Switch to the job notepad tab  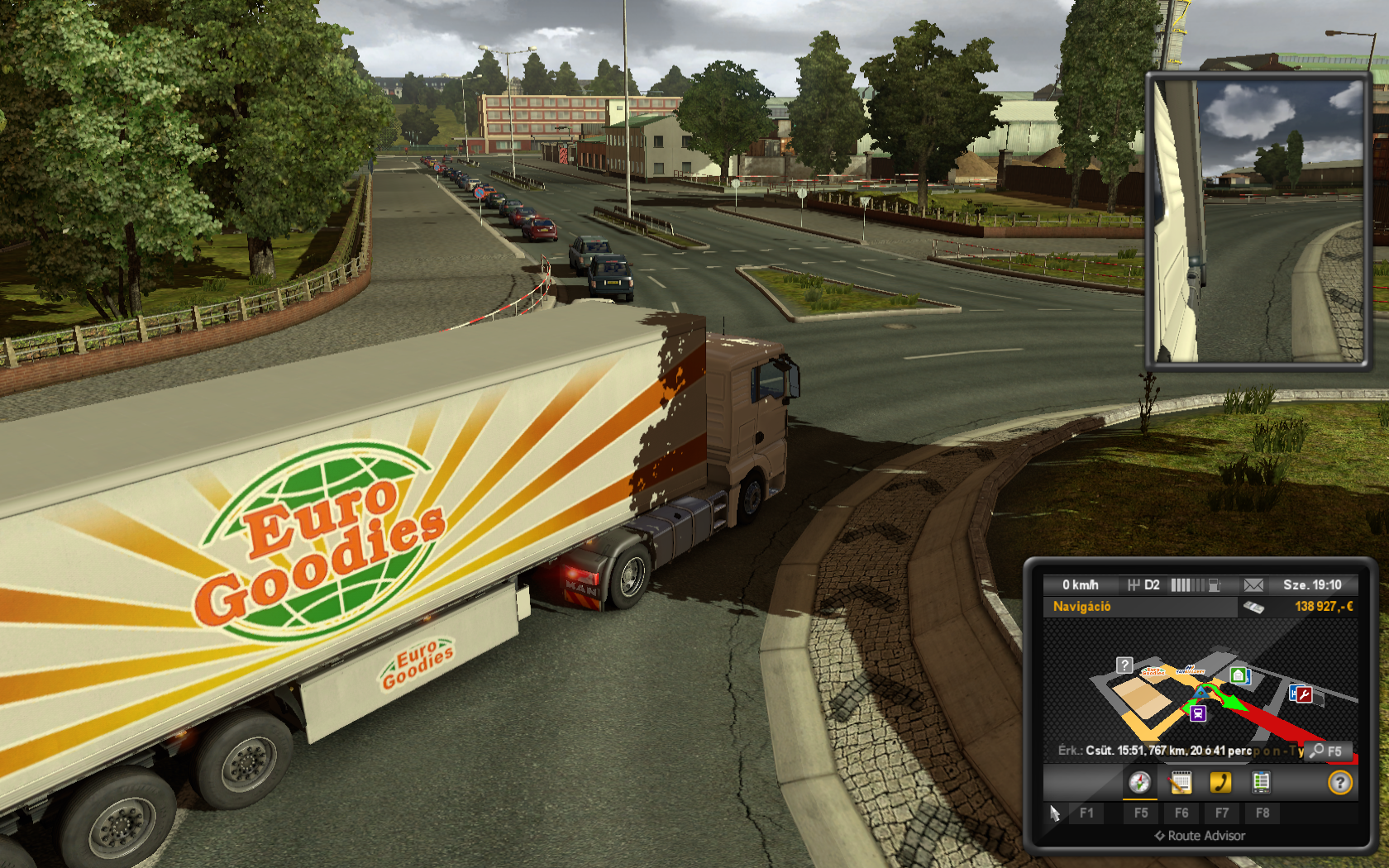click(x=1181, y=782)
